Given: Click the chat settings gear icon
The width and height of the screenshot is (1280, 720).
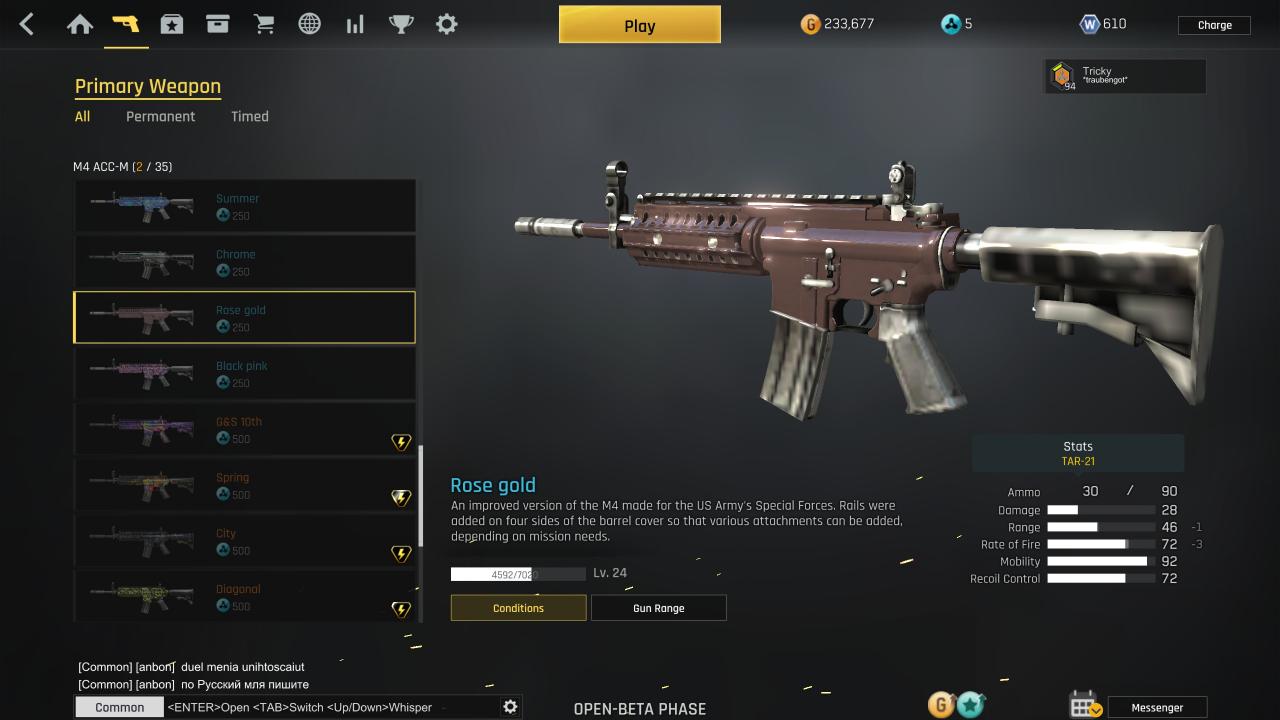Looking at the screenshot, I should [510, 707].
